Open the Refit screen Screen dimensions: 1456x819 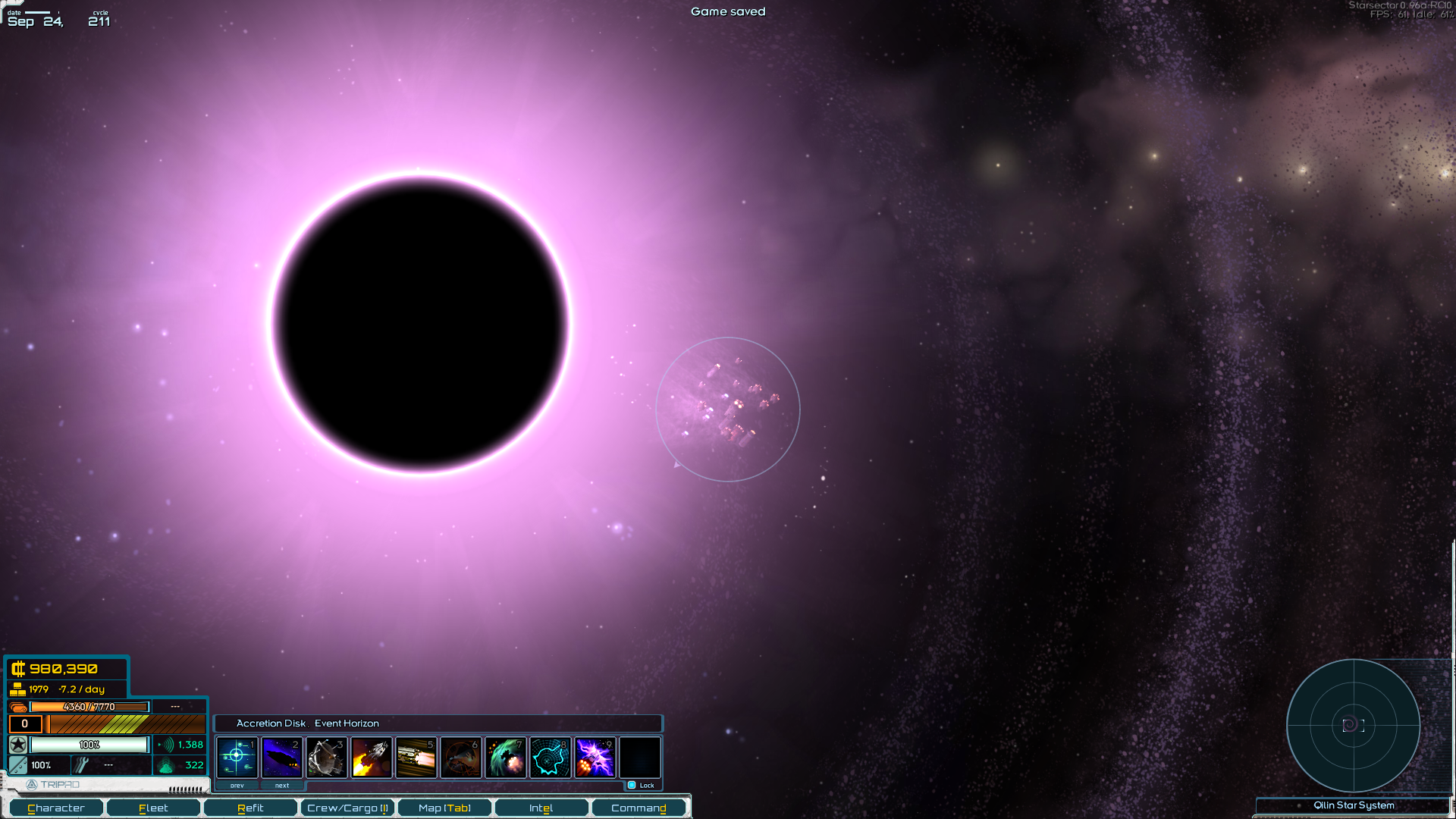click(x=250, y=808)
